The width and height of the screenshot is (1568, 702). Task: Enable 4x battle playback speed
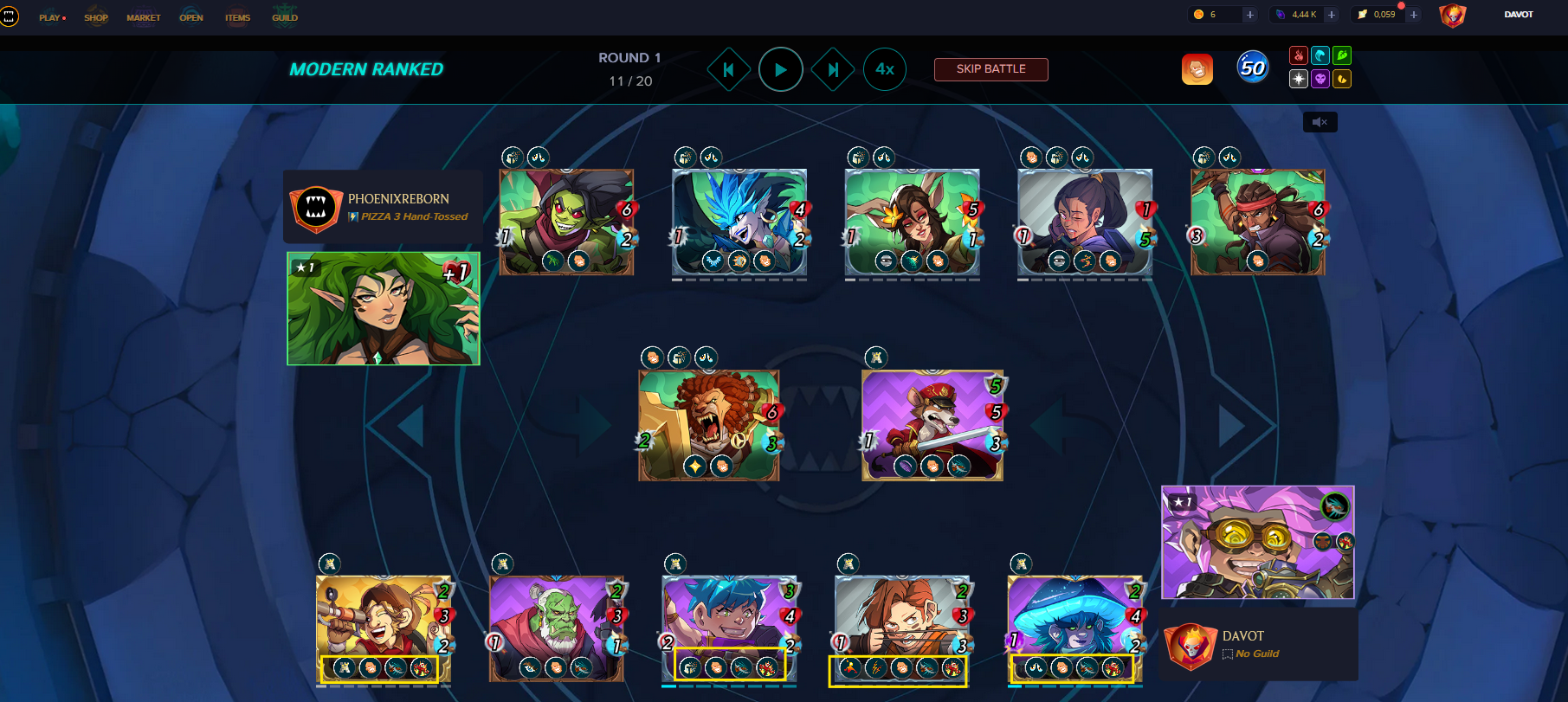[884, 69]
